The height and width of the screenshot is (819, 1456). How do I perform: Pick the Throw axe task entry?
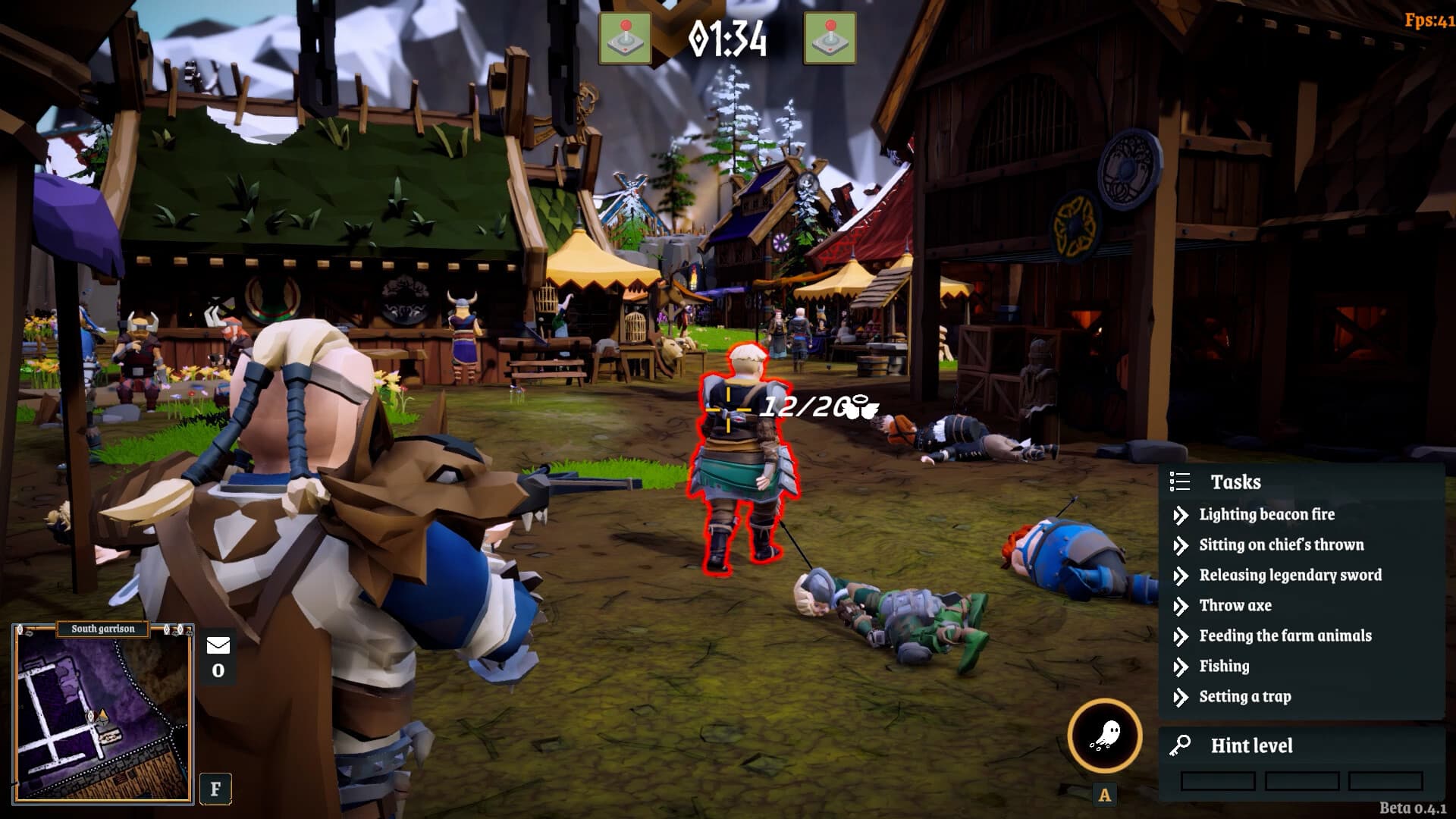(x=1235, y=606)
